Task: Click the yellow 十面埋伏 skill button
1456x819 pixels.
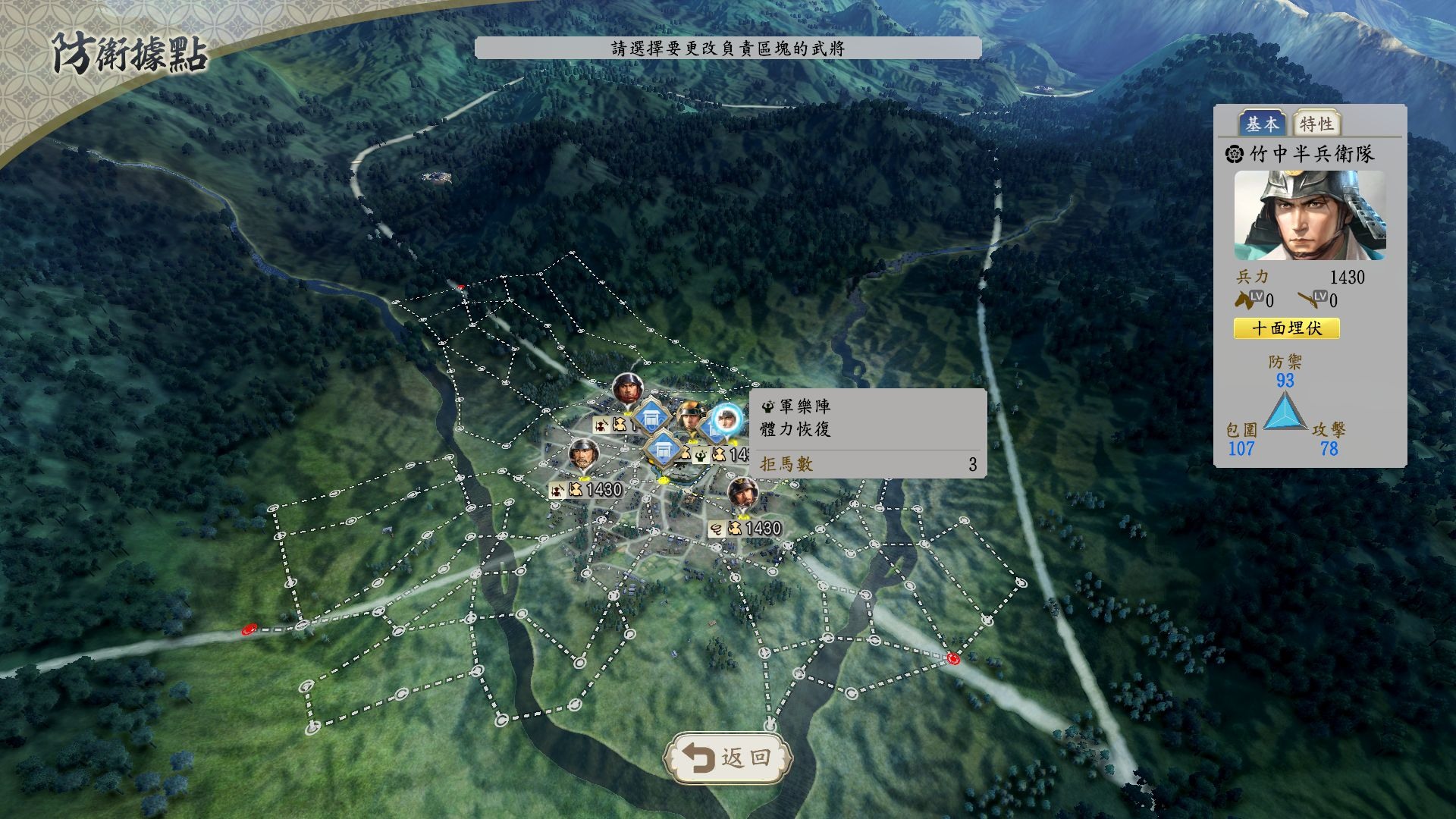Action: click(x=1287, y=328)
